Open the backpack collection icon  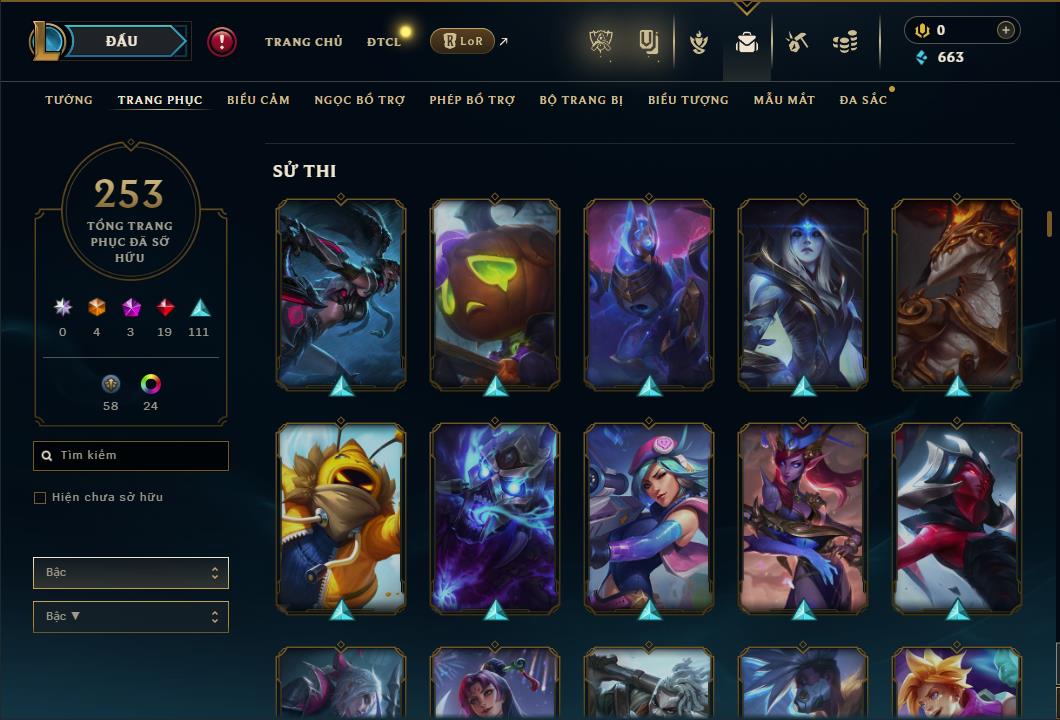click(746, 42)
